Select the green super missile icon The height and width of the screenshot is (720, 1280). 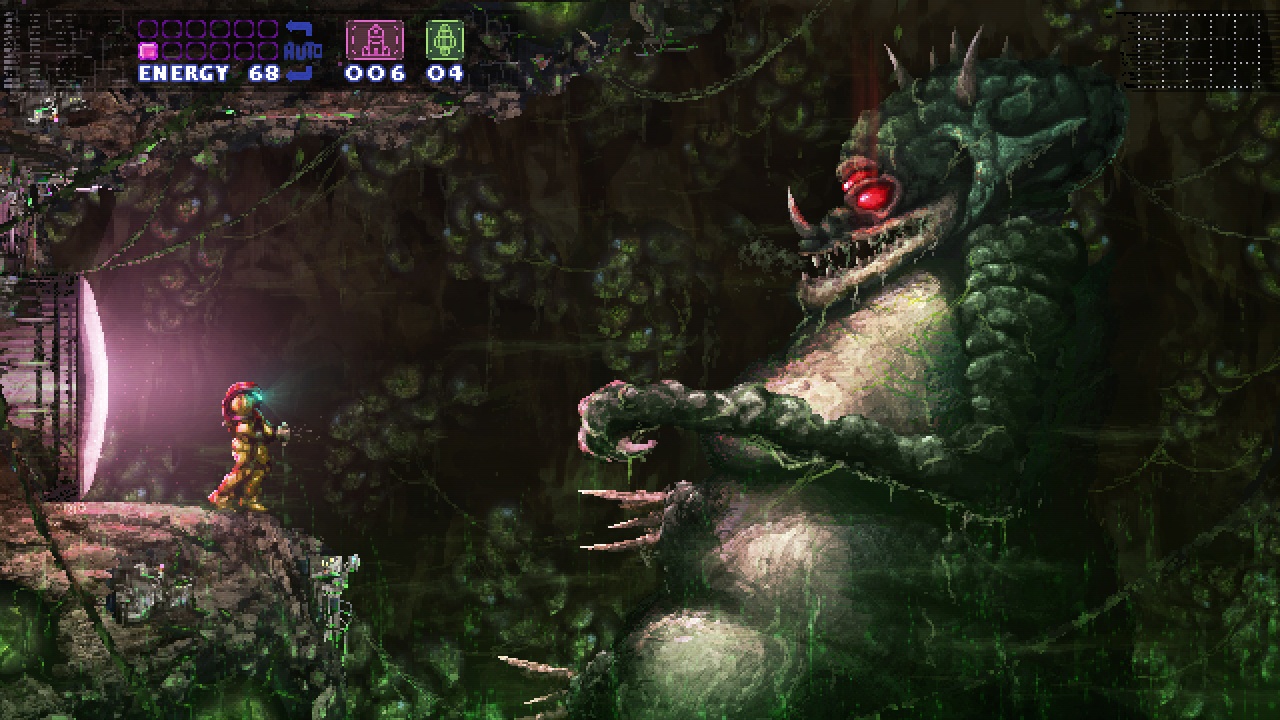click(x=445, y=40)
